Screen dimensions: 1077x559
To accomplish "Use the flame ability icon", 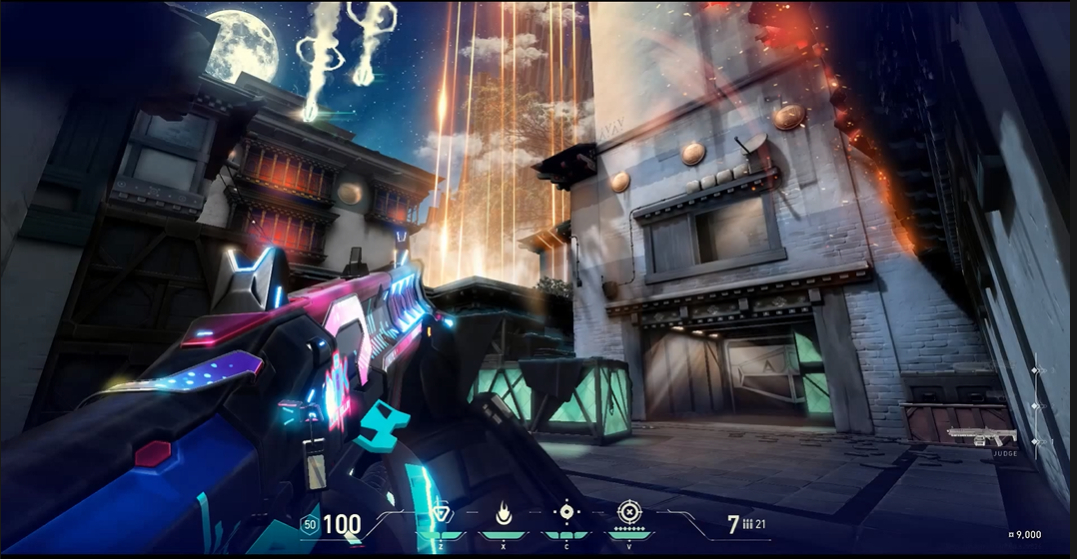I will (x=504, y=515).
